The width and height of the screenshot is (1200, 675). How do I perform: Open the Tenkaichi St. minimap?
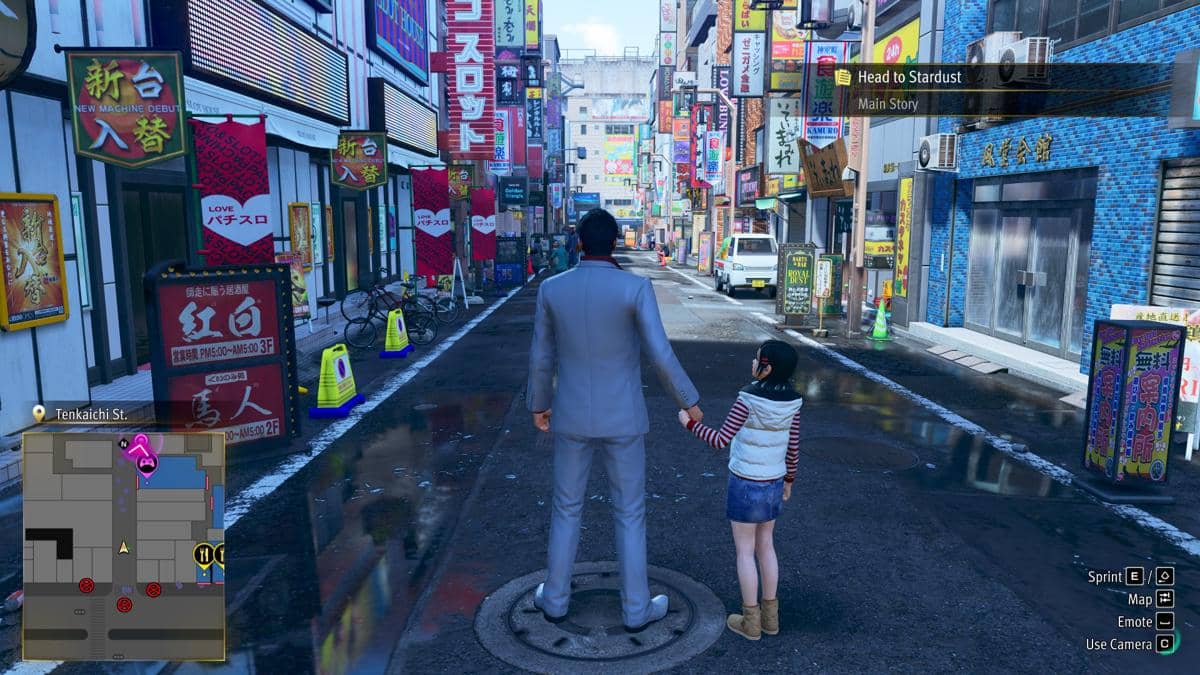click(x=124, y=546)
